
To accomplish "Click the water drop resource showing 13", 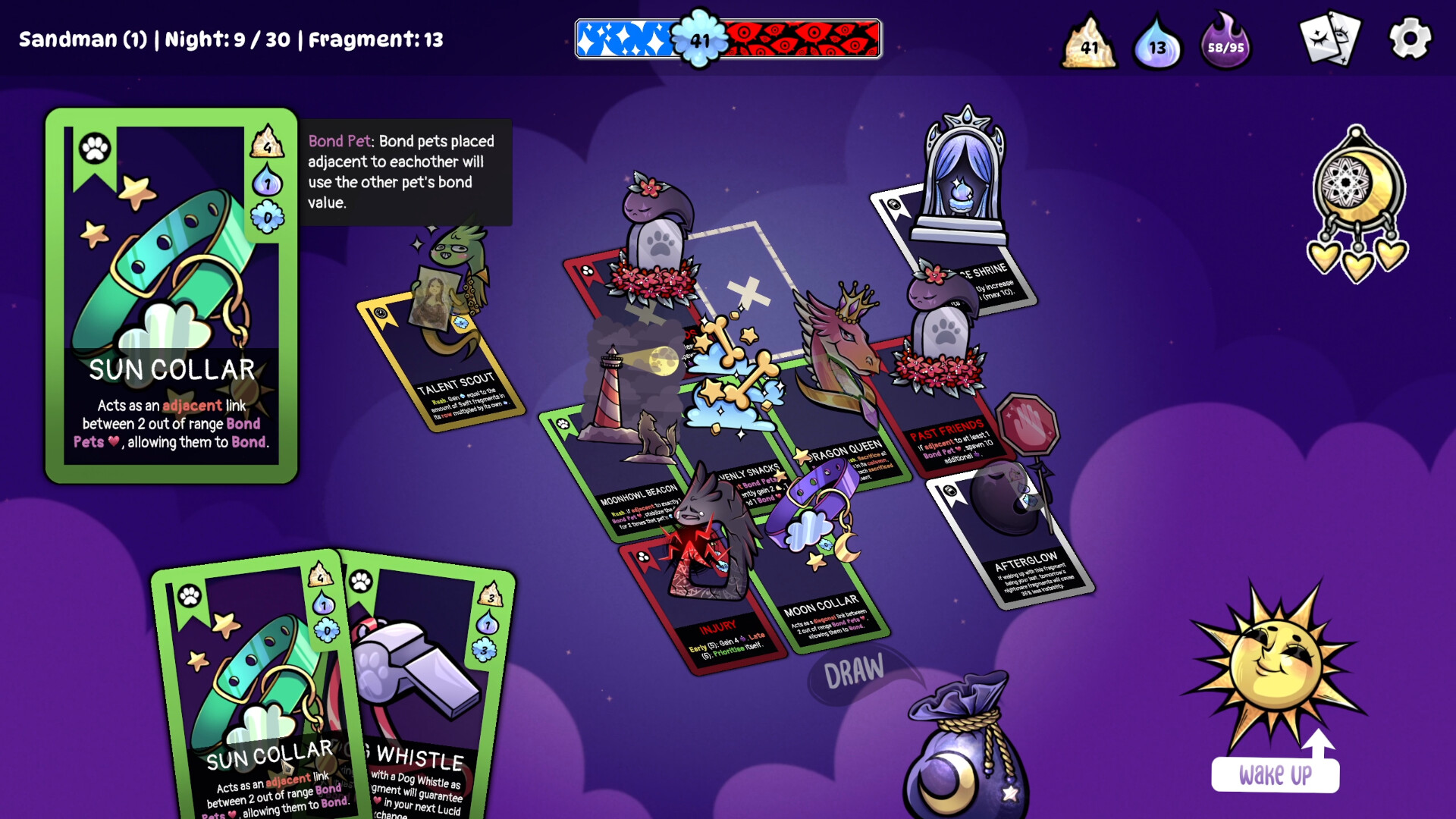I will tap(1156, 45).
